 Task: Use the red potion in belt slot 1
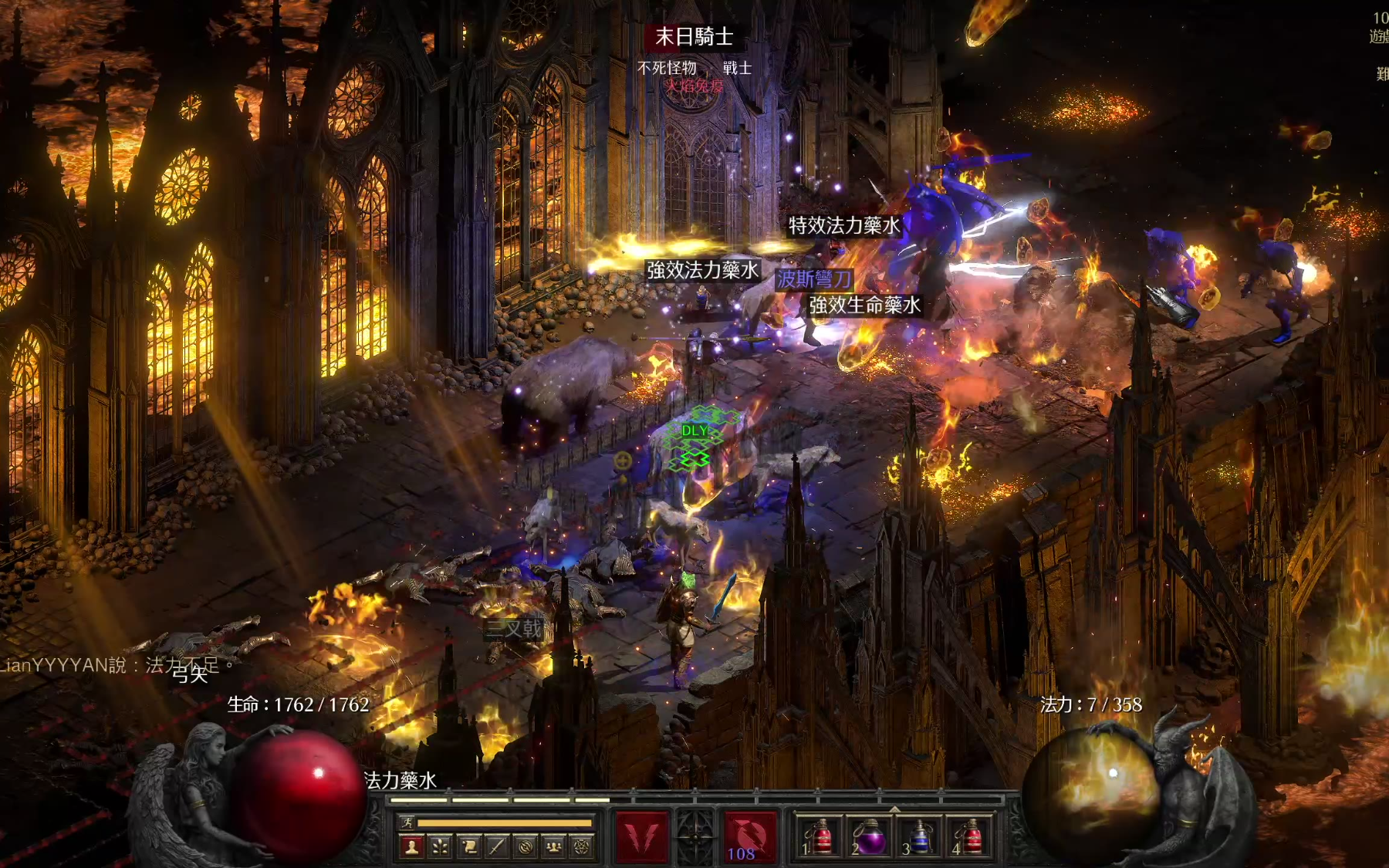819,838
